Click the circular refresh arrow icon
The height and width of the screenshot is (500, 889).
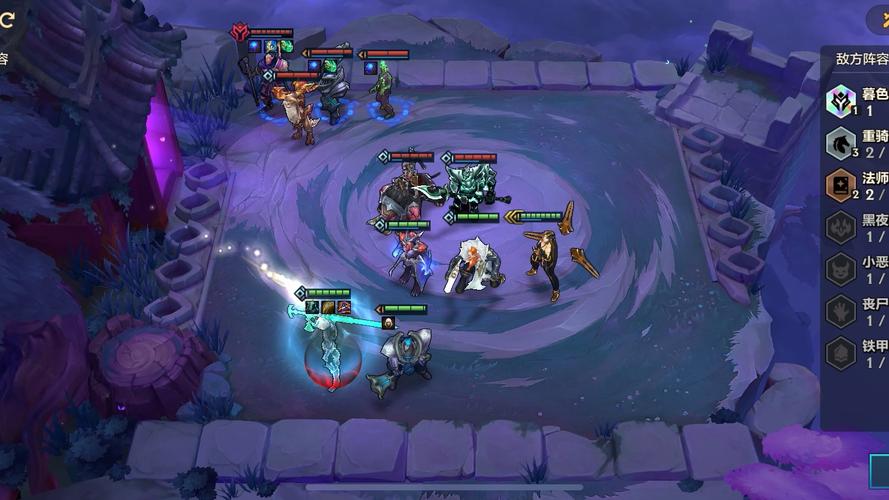click(x=6, y=17)
